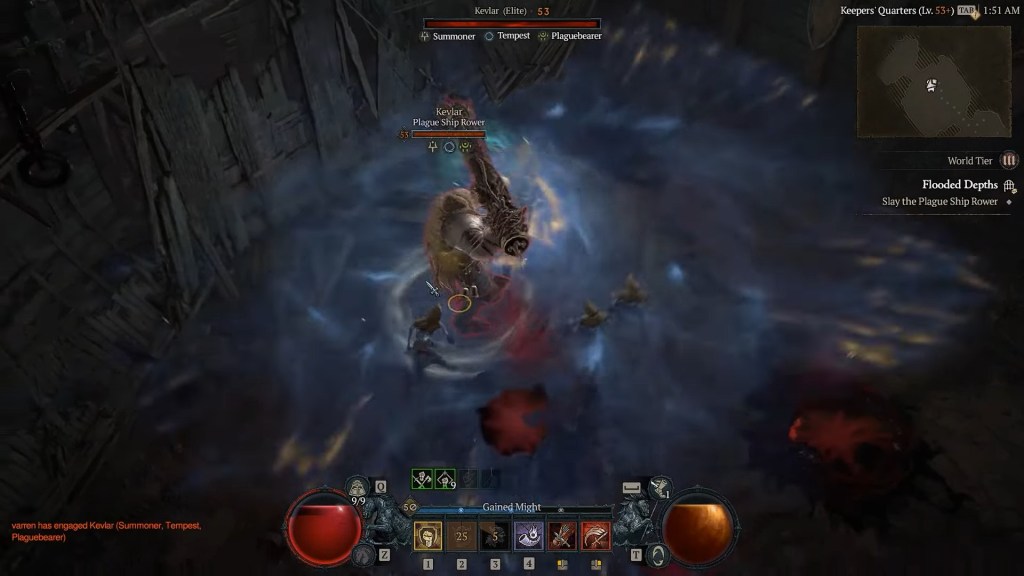Select the buff icon with 9 stacks
1024x576 pixels.
click(x=446, y=479)
